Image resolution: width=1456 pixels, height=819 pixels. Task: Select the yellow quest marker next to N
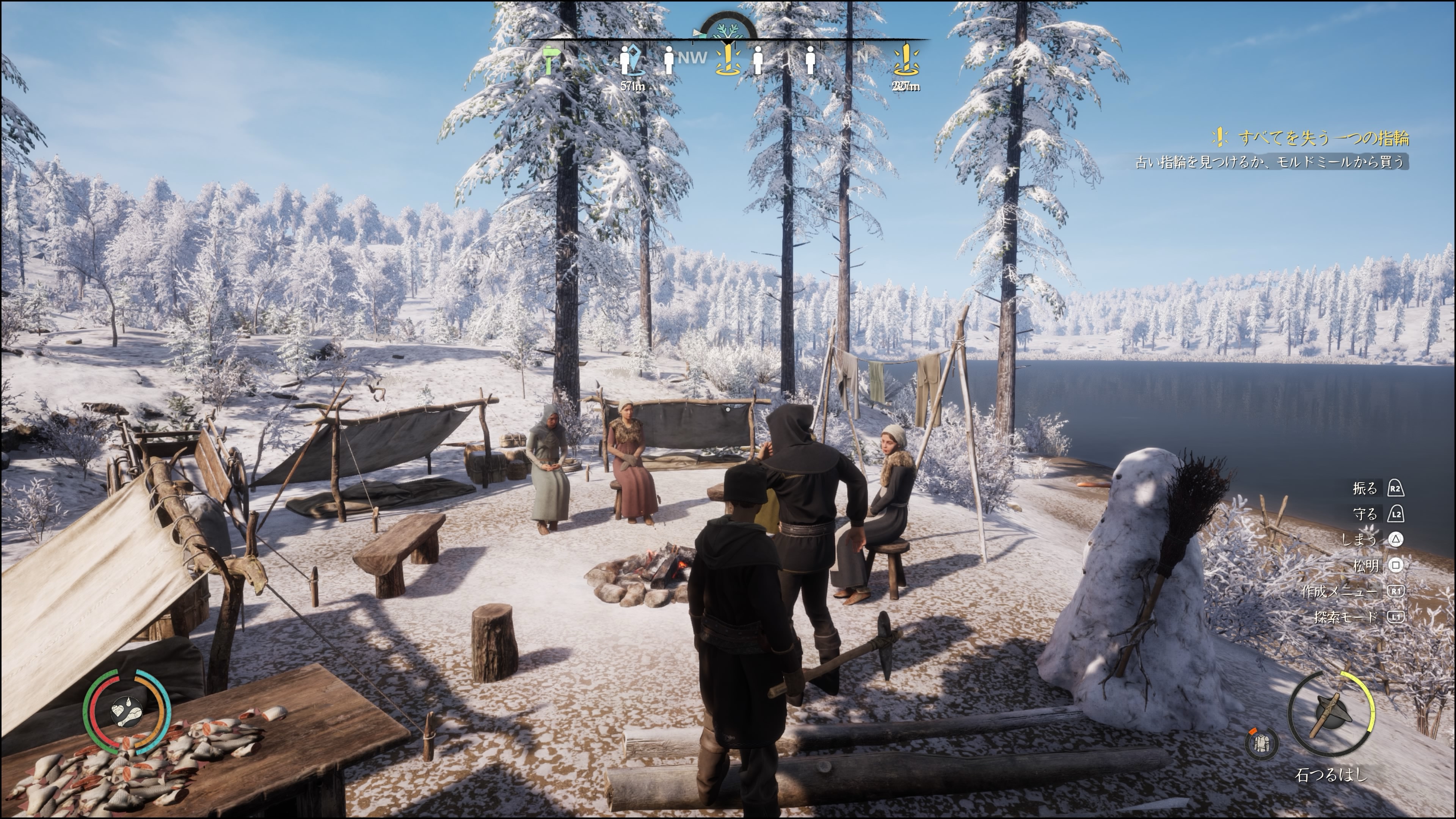(x=905, y=60)
